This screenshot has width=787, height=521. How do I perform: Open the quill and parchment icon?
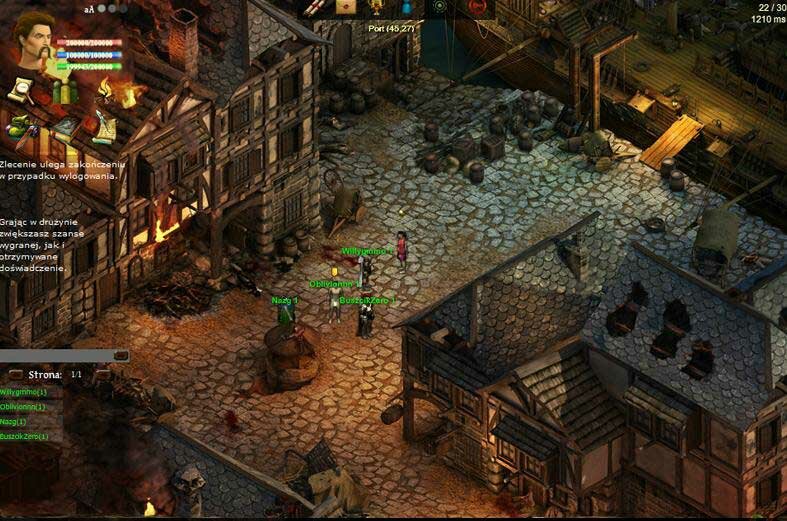point(103,127)
